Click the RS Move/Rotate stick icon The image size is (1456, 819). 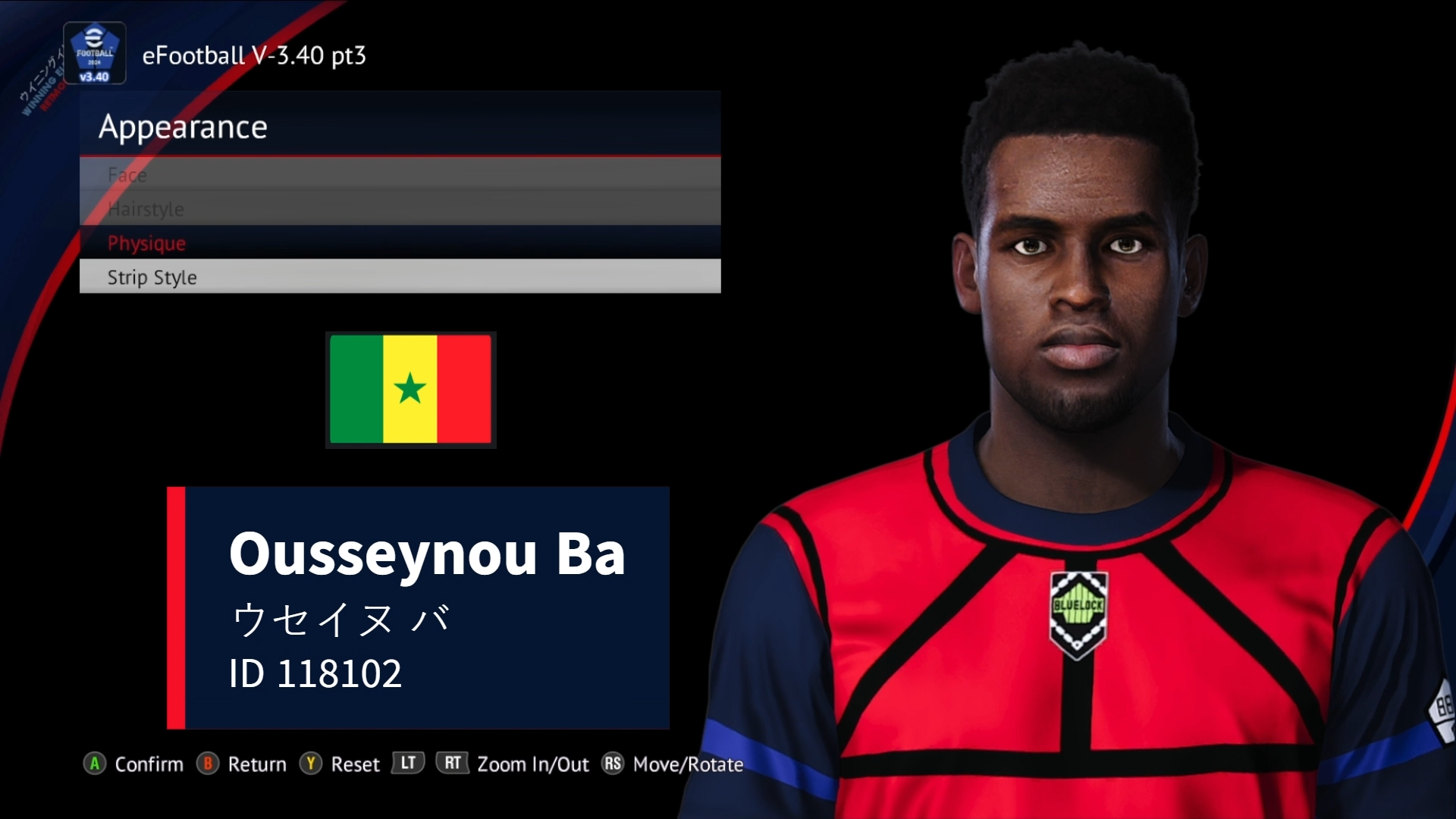coord(613,764)
